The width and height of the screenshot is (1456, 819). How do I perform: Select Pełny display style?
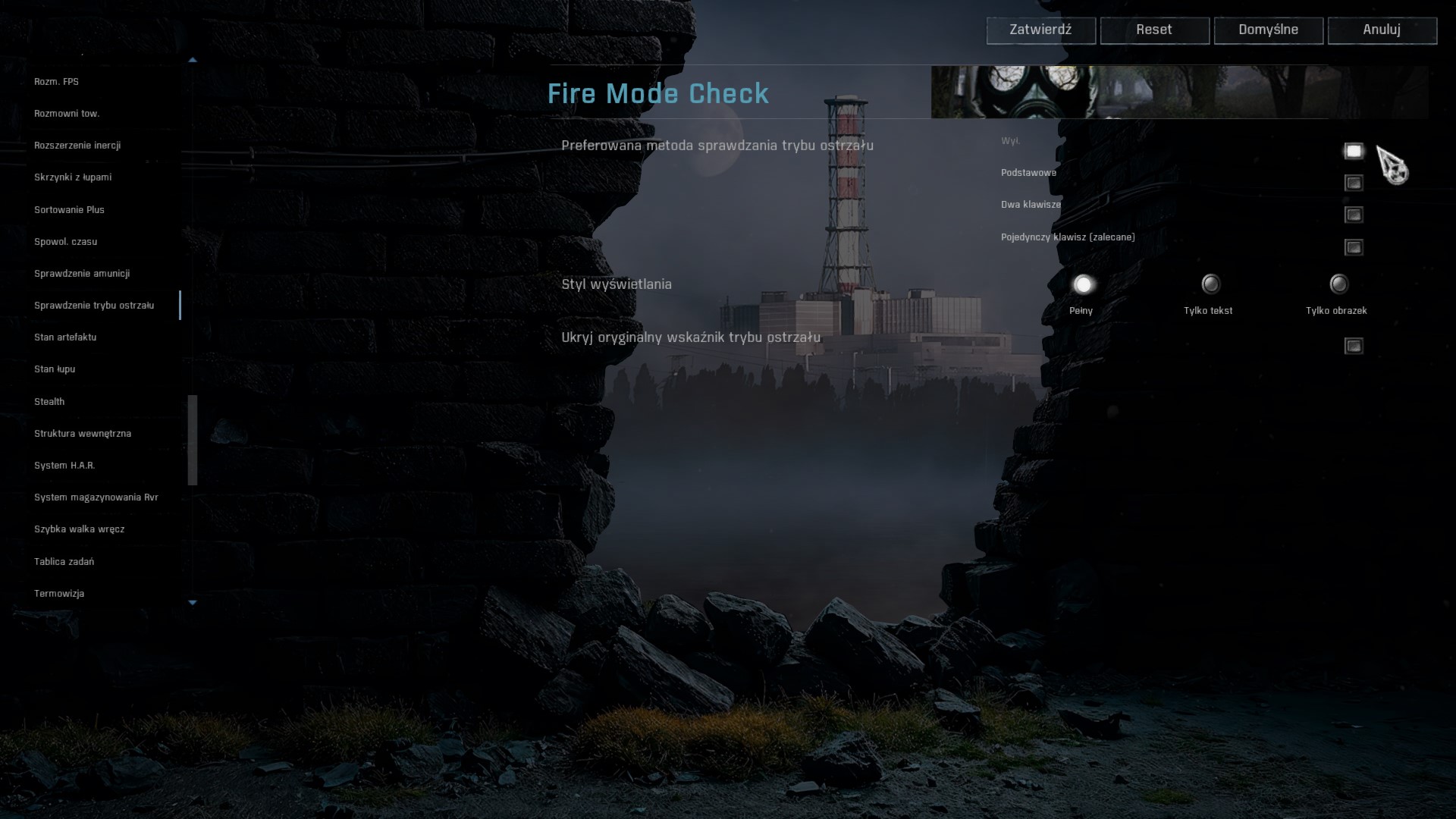[1083, 284]
